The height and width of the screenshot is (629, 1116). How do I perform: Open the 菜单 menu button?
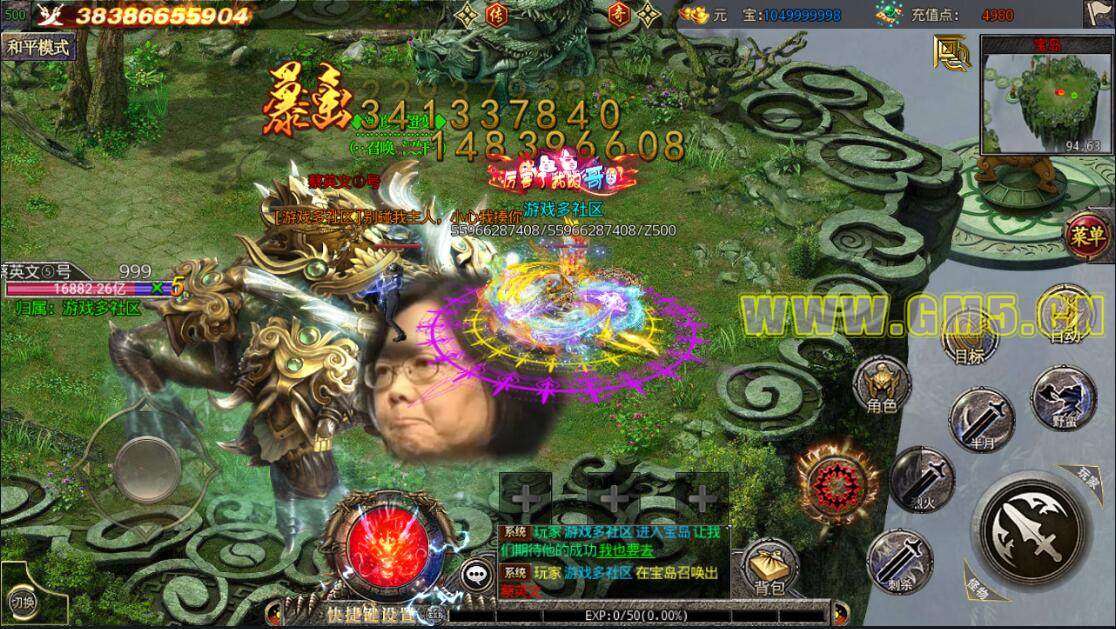1089,236
